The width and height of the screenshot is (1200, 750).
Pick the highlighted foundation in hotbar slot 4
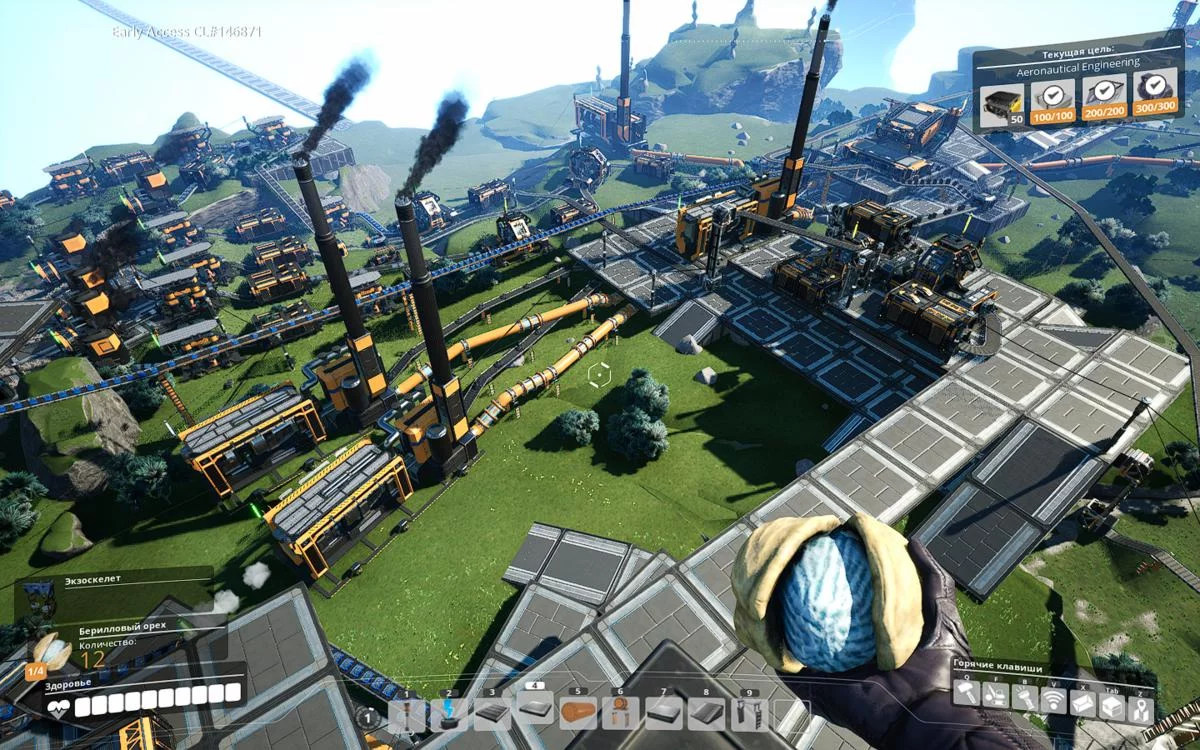[536, 712]
